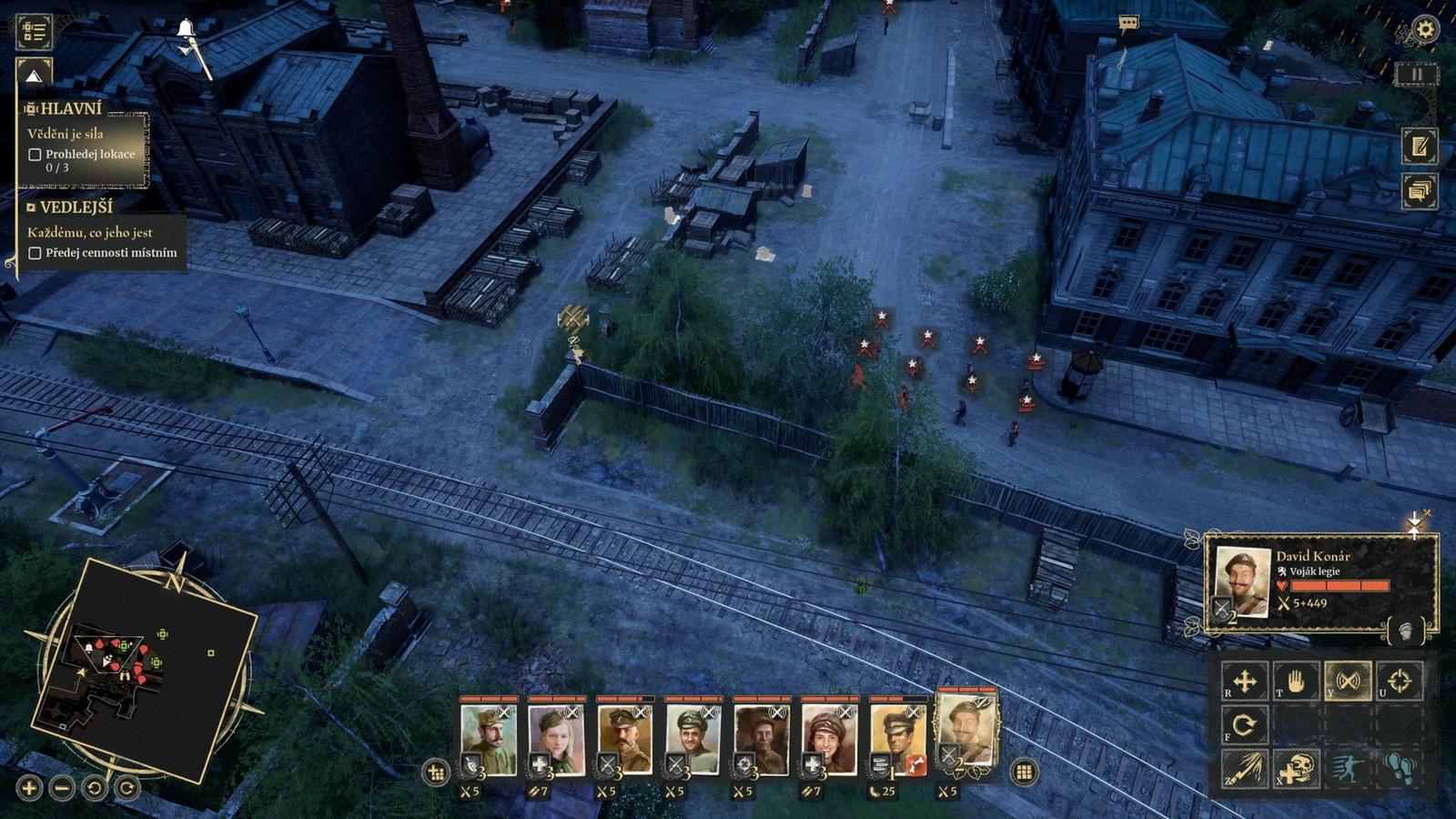Zoom in with the minimap plus button
Image resolution: width=1456 pixels, height=819 pixels.
[x=29, y=788]
